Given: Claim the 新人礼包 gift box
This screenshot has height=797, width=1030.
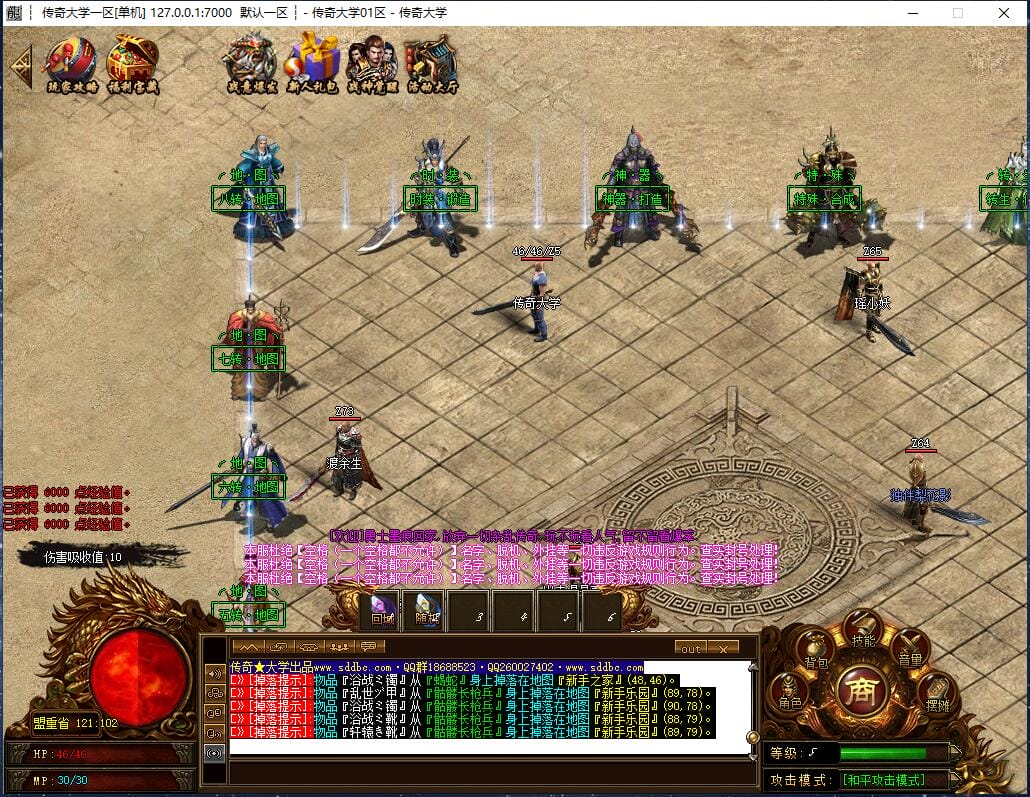Looking at the screenshot, I should point(313,62).
